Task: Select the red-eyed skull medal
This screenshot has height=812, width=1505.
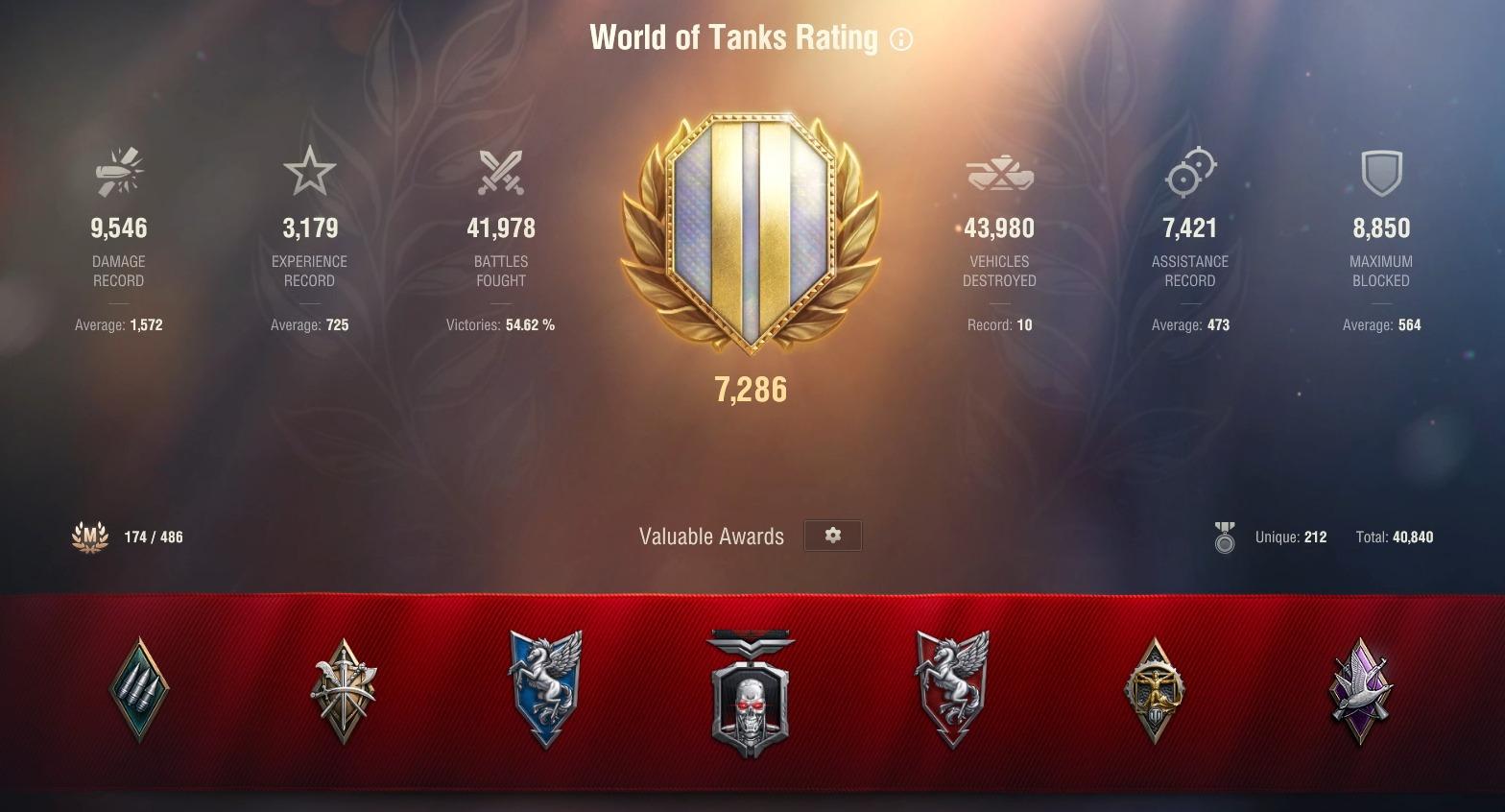Action: (751, 693)
